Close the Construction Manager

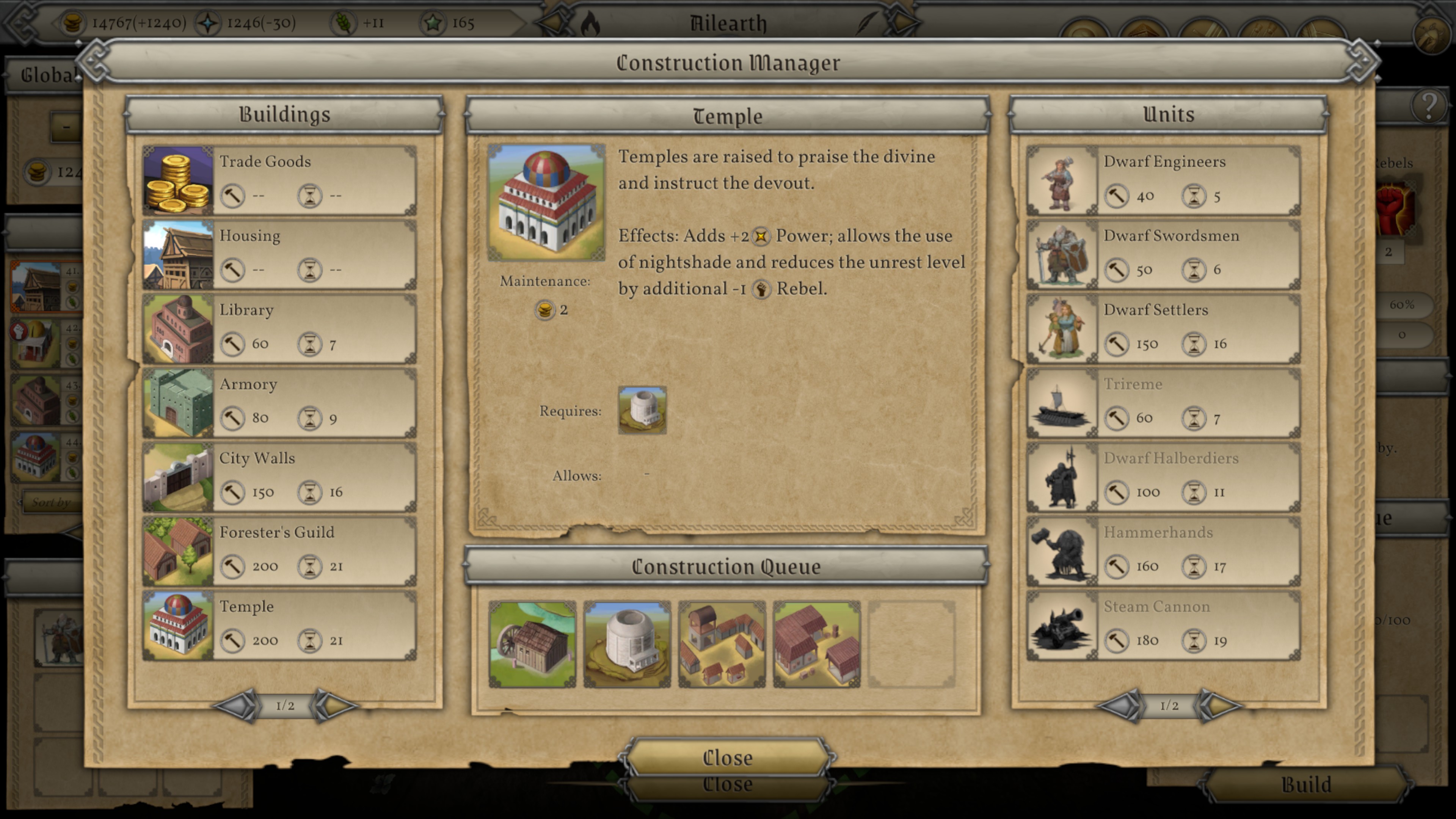727,758
